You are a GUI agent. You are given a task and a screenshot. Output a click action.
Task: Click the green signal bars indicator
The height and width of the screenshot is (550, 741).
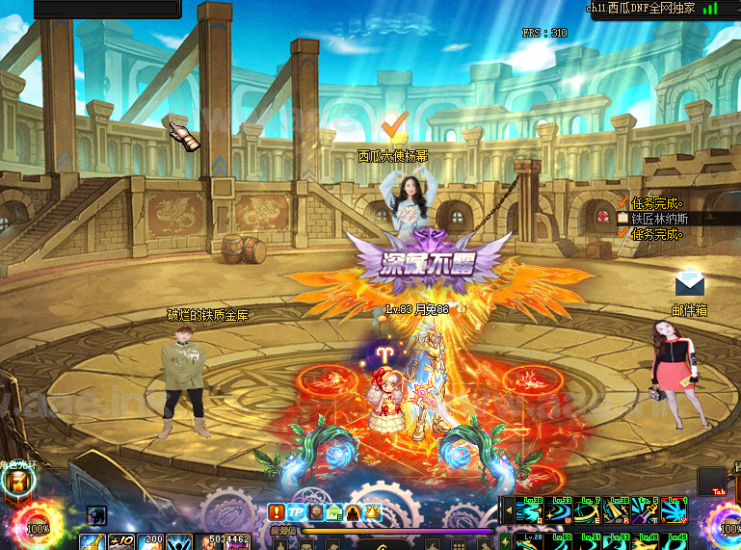pyautogui.click(x=710, y=8)
